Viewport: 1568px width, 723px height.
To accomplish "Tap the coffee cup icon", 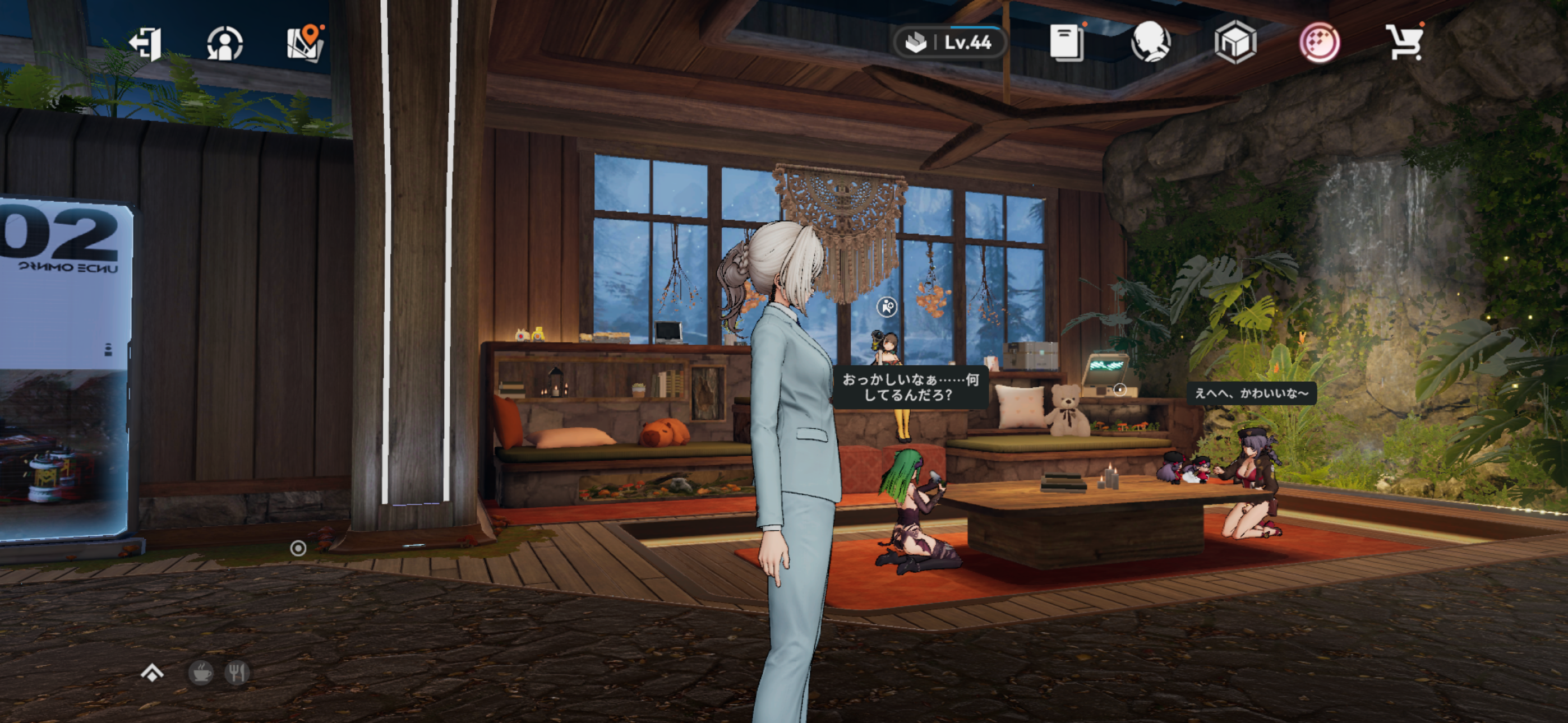I will click(x=200, y=673).
